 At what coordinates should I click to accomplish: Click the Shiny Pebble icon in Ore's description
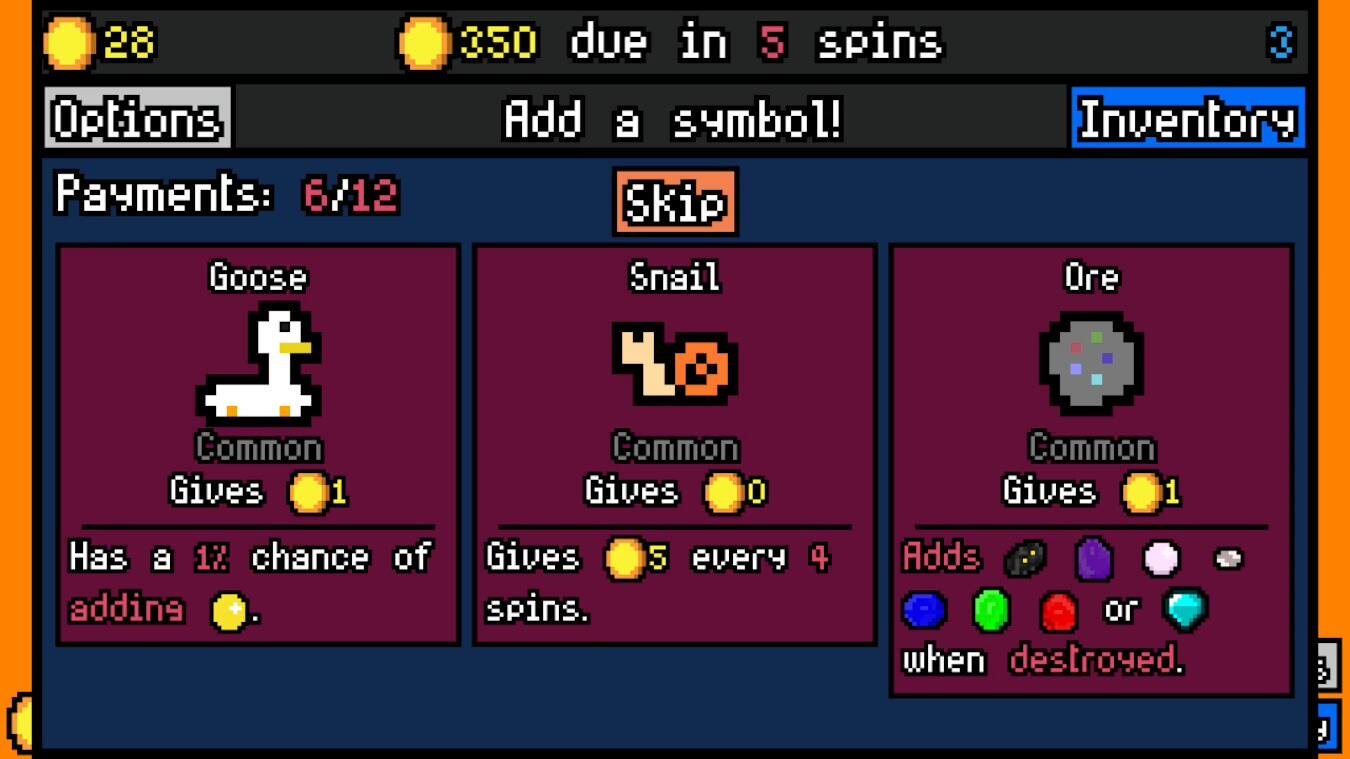click(1228, 561)
